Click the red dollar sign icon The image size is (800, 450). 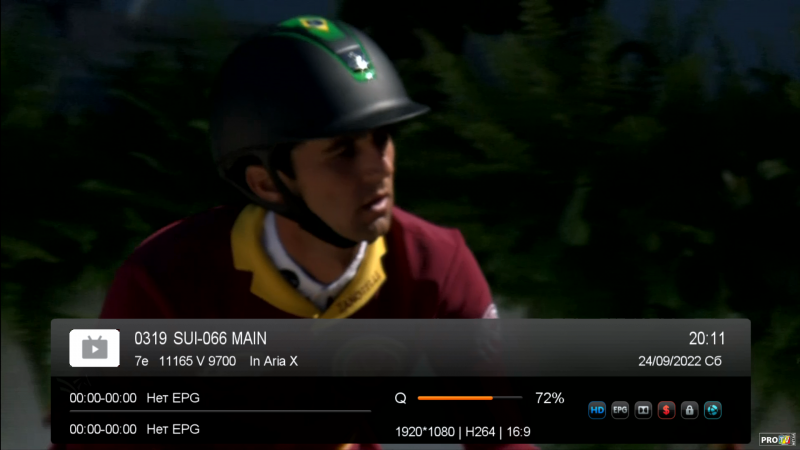tap(666, 410)
